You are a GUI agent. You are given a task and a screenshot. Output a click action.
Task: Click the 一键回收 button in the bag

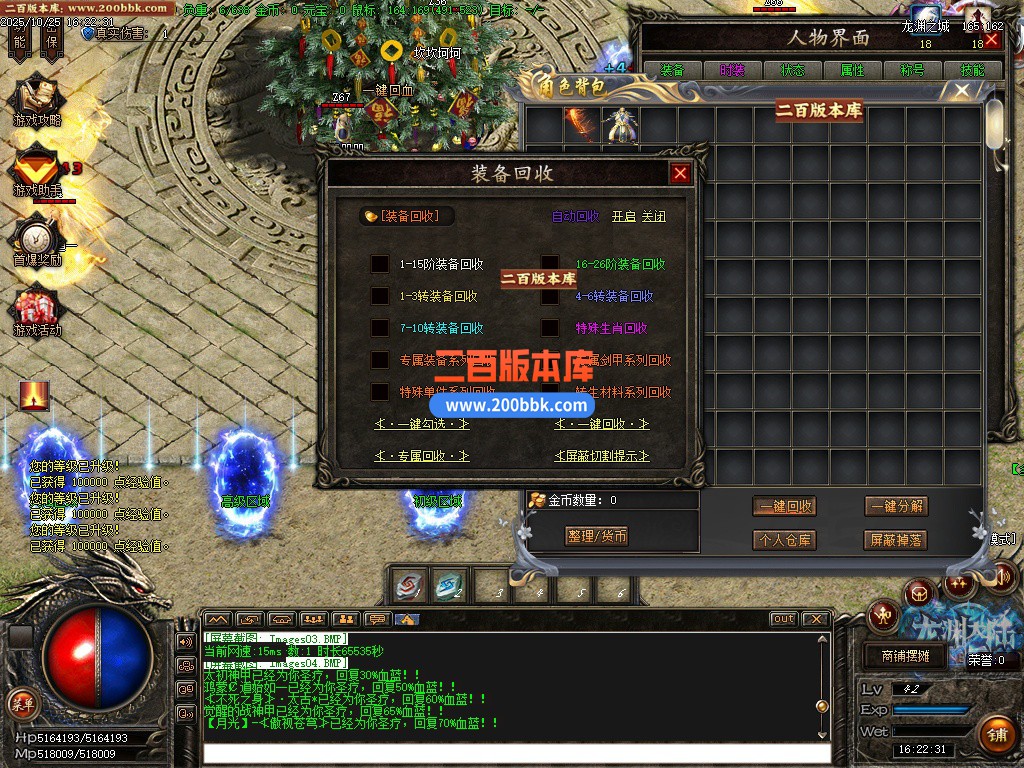[x=784, y=506]
